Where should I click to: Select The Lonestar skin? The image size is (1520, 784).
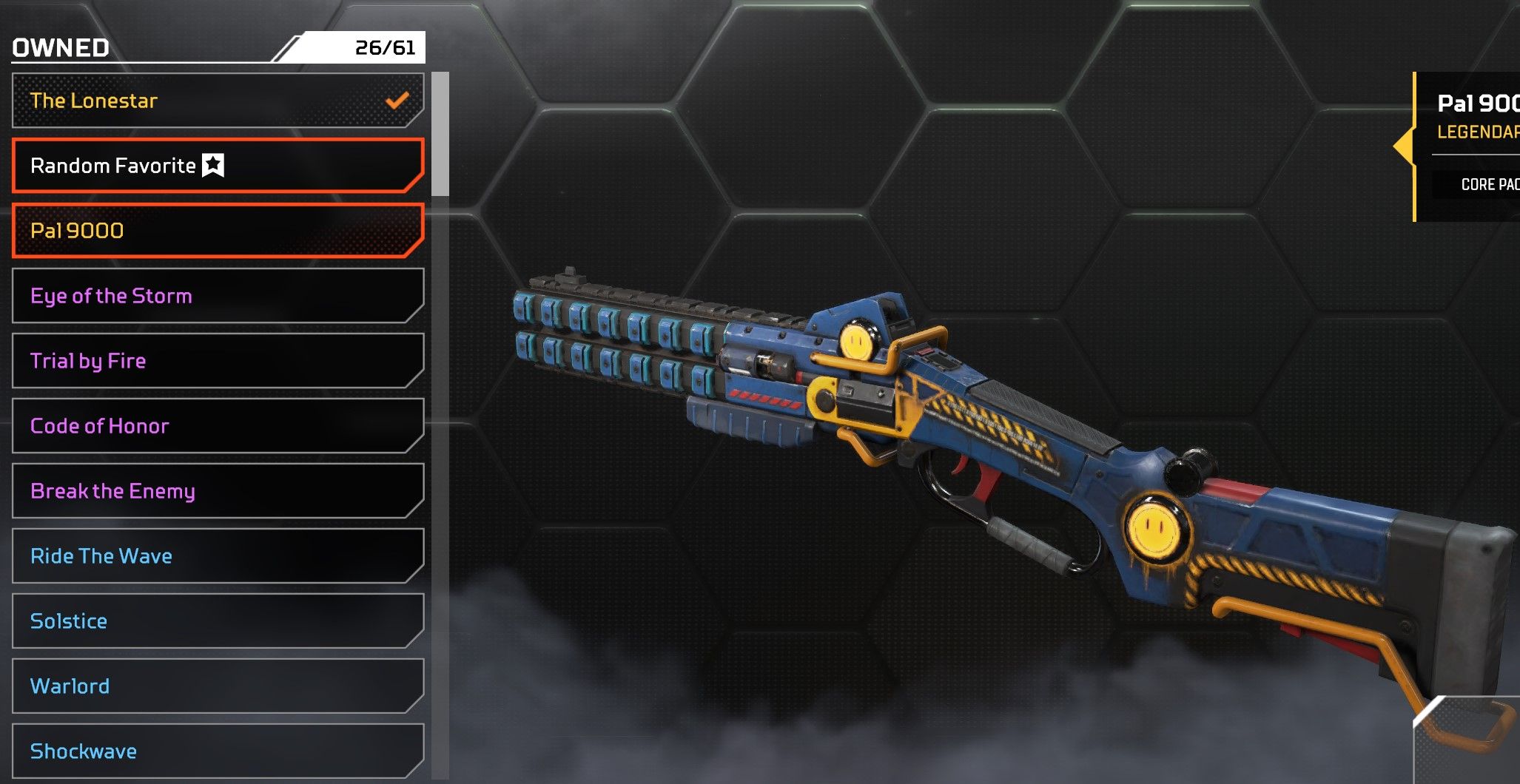tap(218, 101)
